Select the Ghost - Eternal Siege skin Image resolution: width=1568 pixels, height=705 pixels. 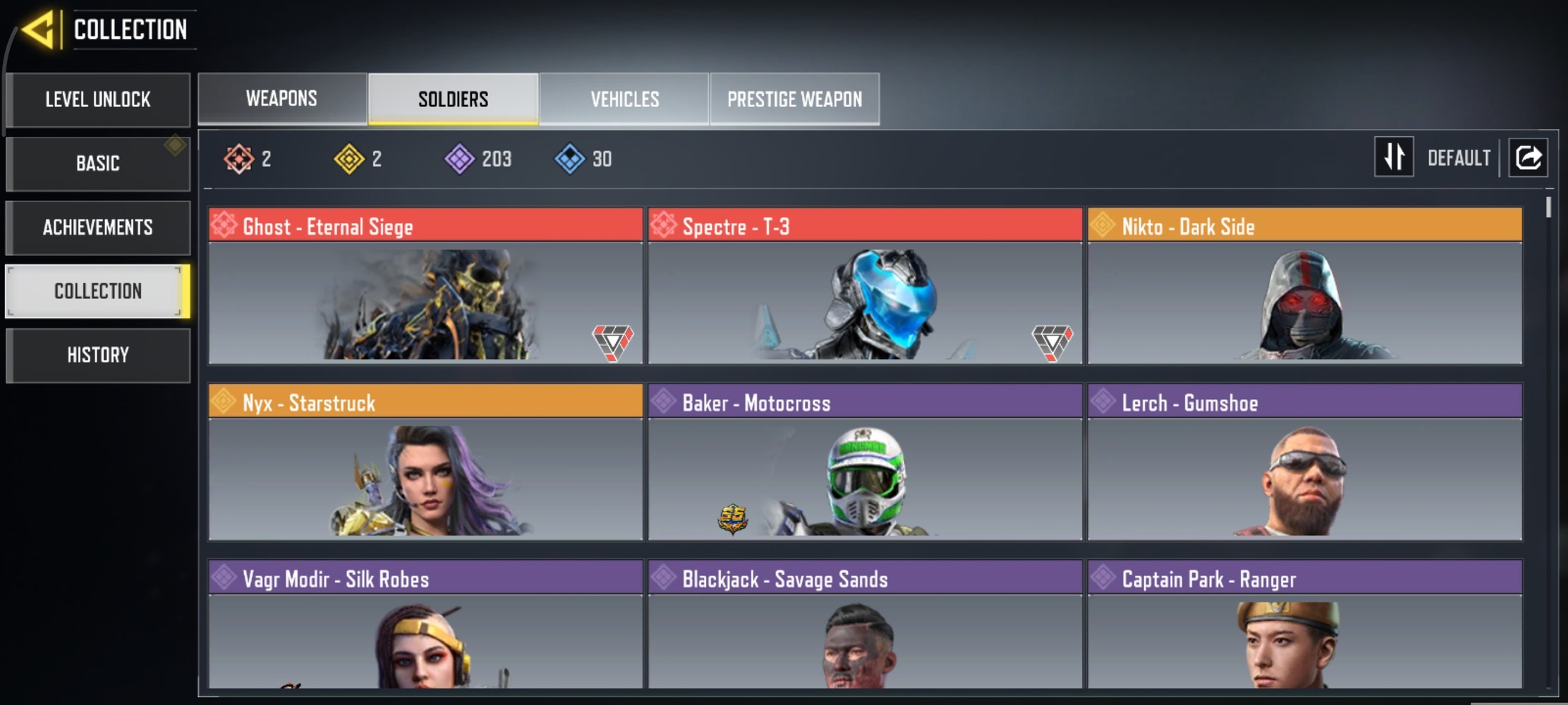pos(425,286)
